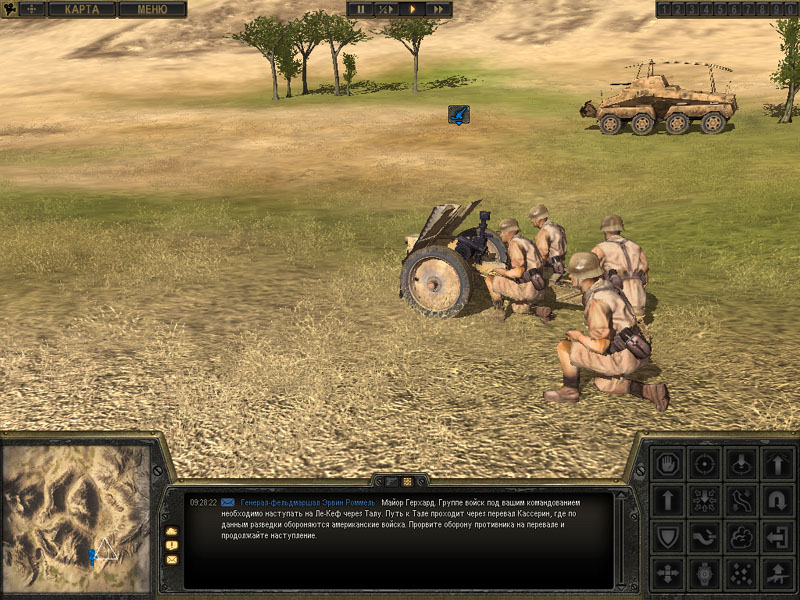Activate the shield defend command
This screenshot has height=600, width=800.
click(x=667, y=536)
